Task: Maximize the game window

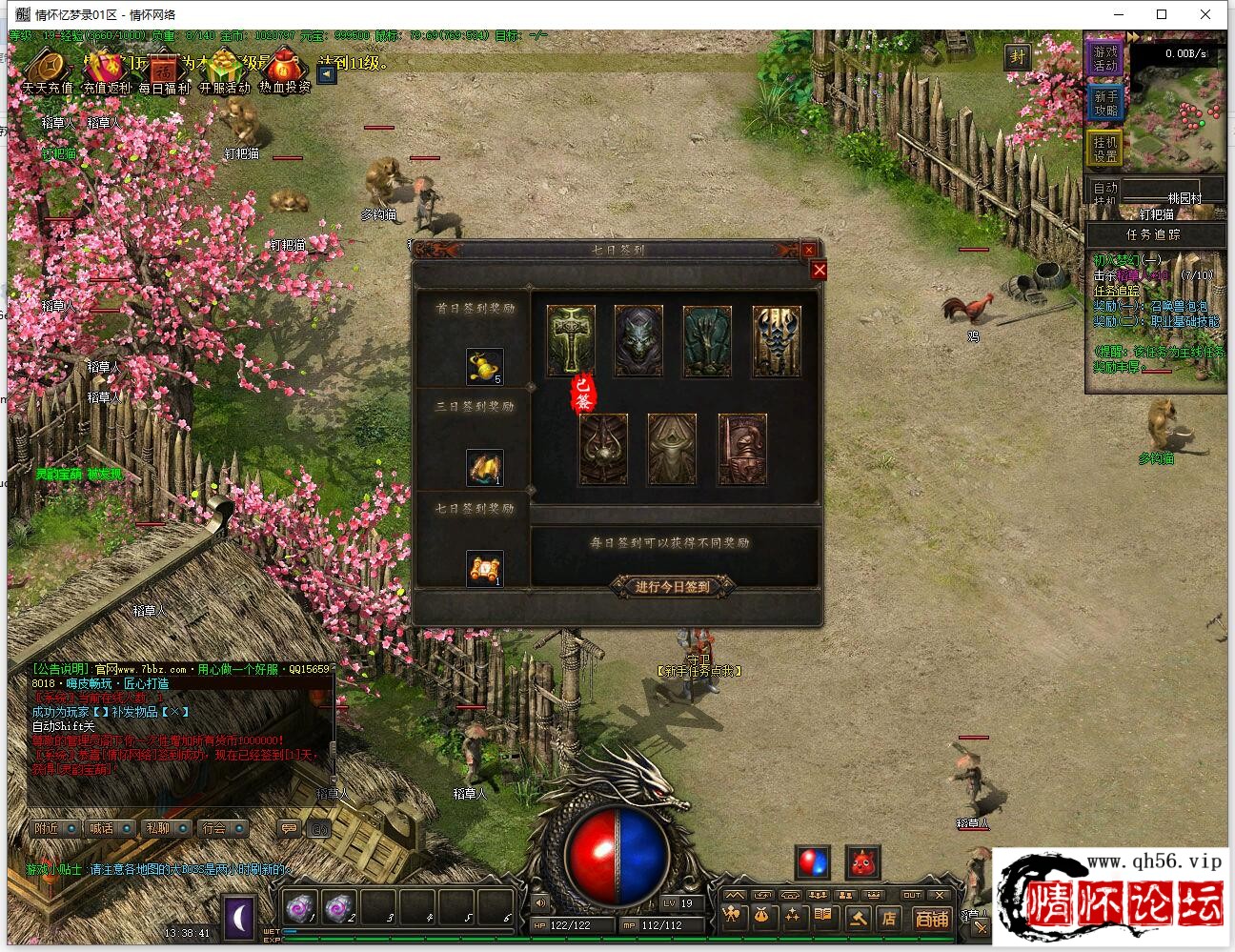Action: tap(1162, 14)
